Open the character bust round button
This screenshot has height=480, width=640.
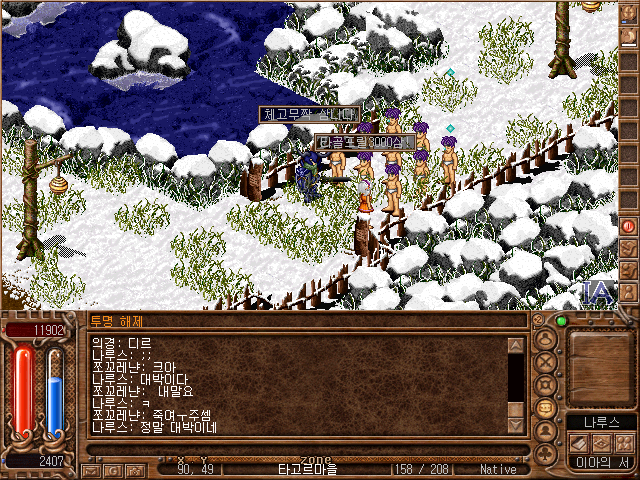coord(546,340)
